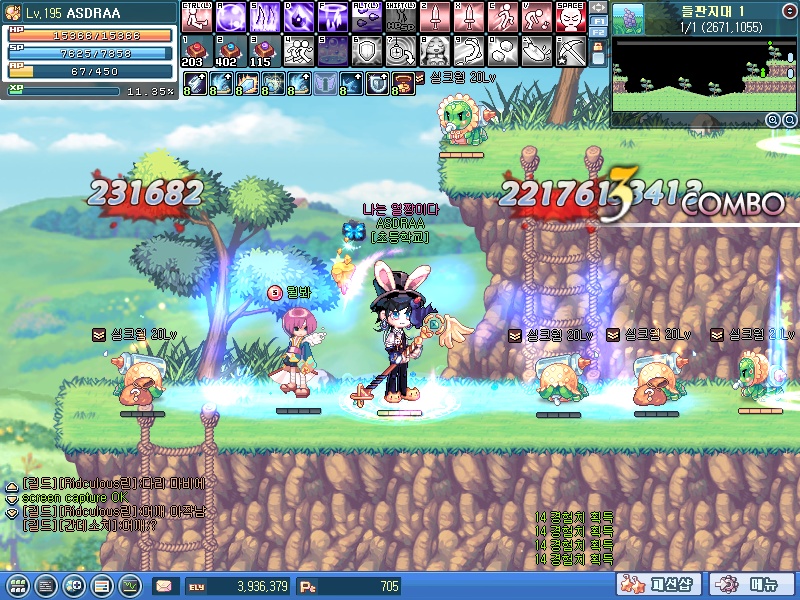
Task: Select the angry face skill in the SPACE slot
Action: click(571, 16)
